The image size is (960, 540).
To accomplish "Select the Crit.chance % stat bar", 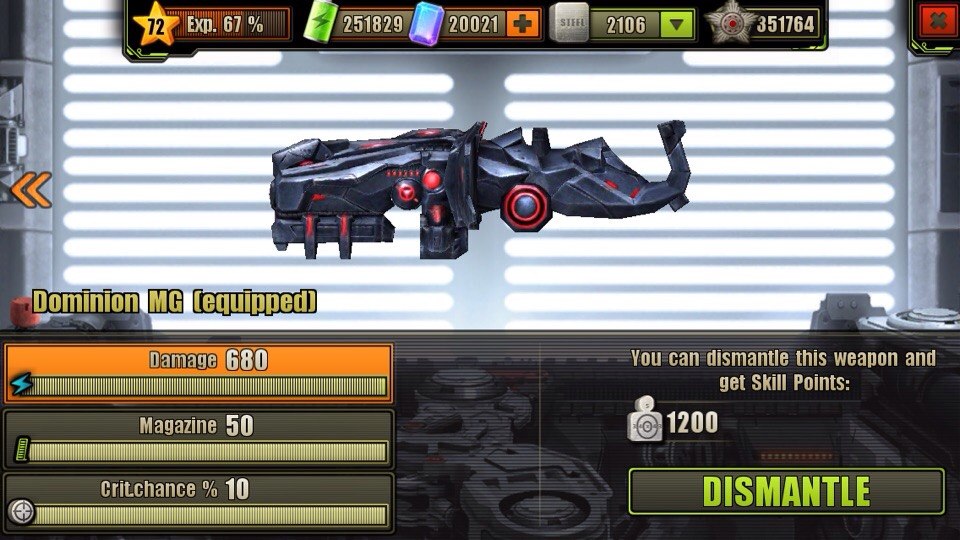I will (198, 502).
